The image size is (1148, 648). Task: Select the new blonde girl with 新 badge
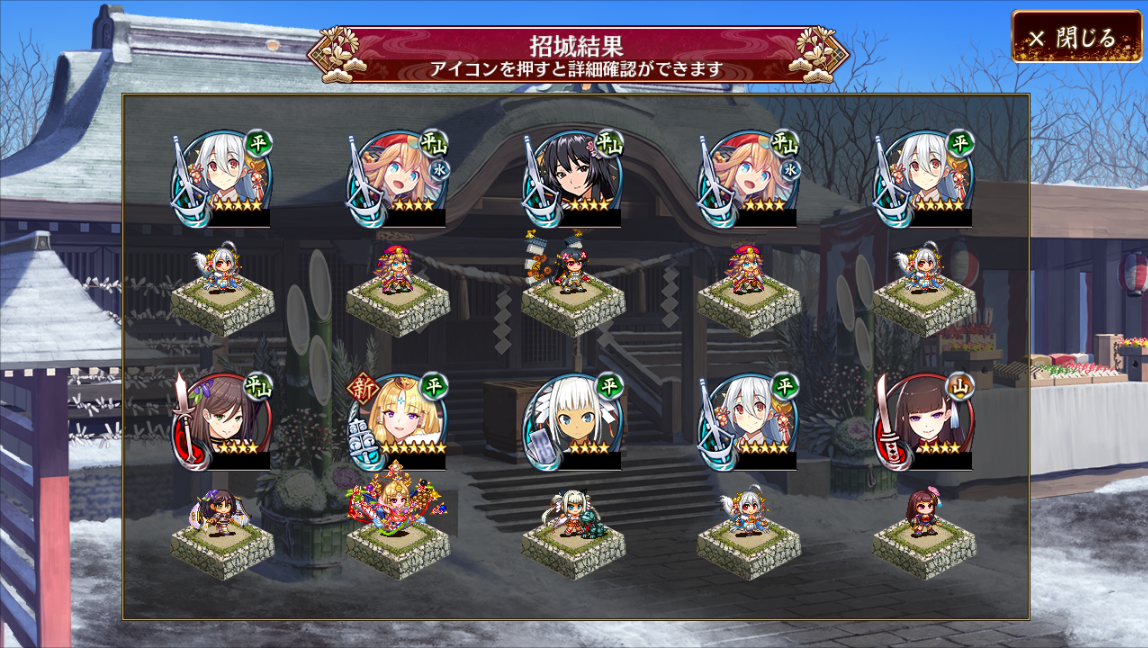coord(398,421)
